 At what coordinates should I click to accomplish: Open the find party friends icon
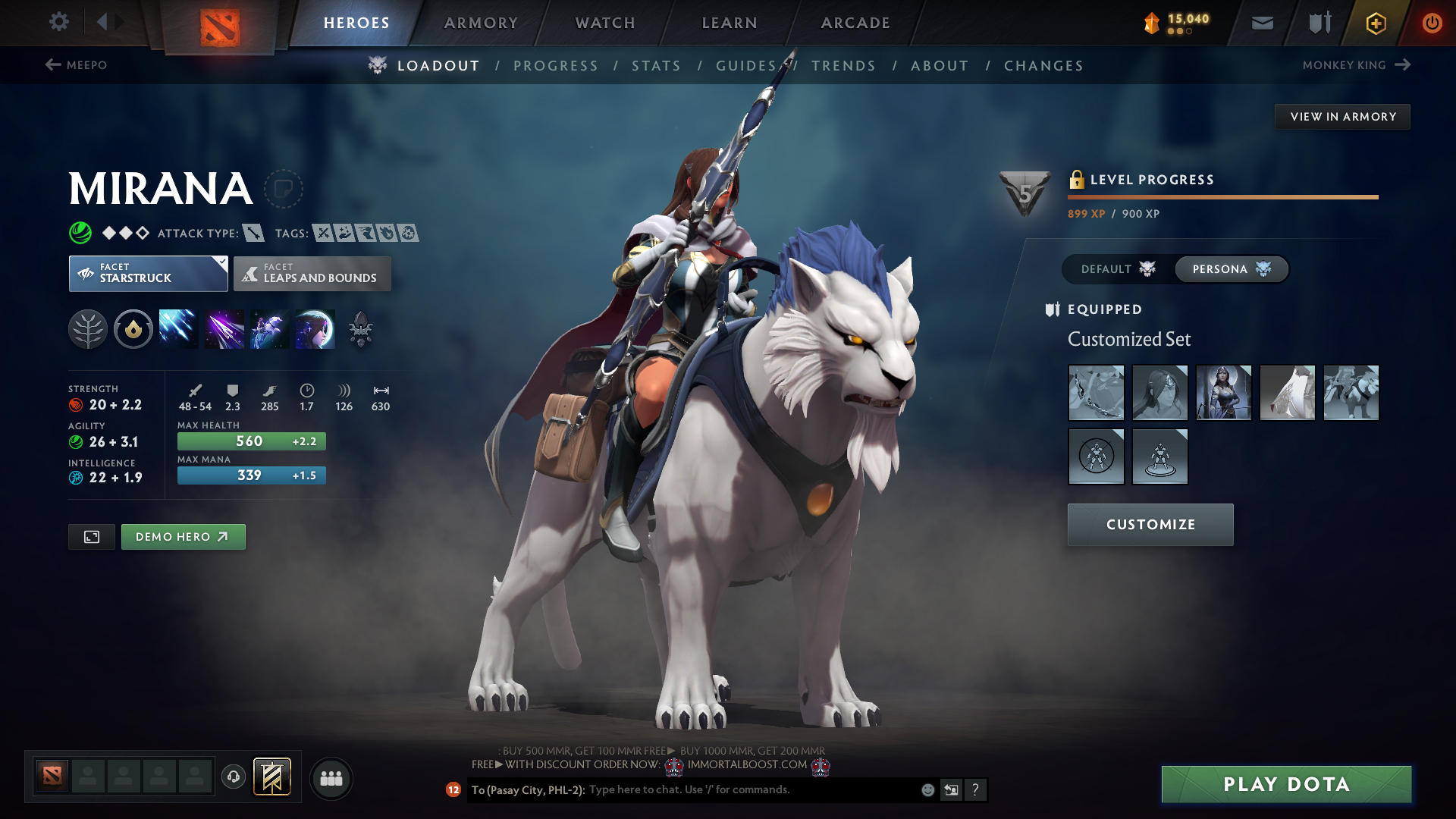tap(331, 778)
